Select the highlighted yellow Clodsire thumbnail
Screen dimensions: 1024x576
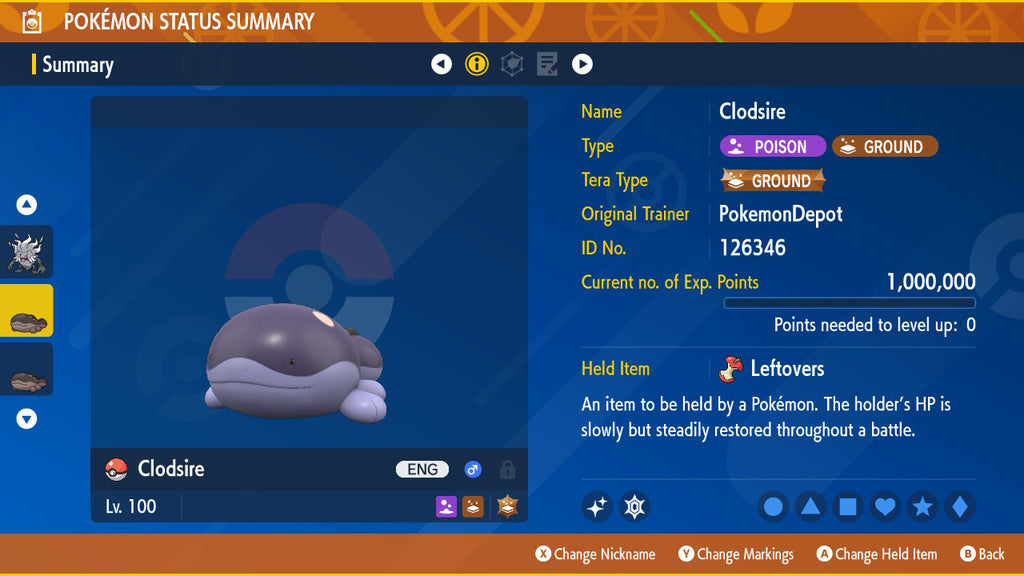coord(27,311)
